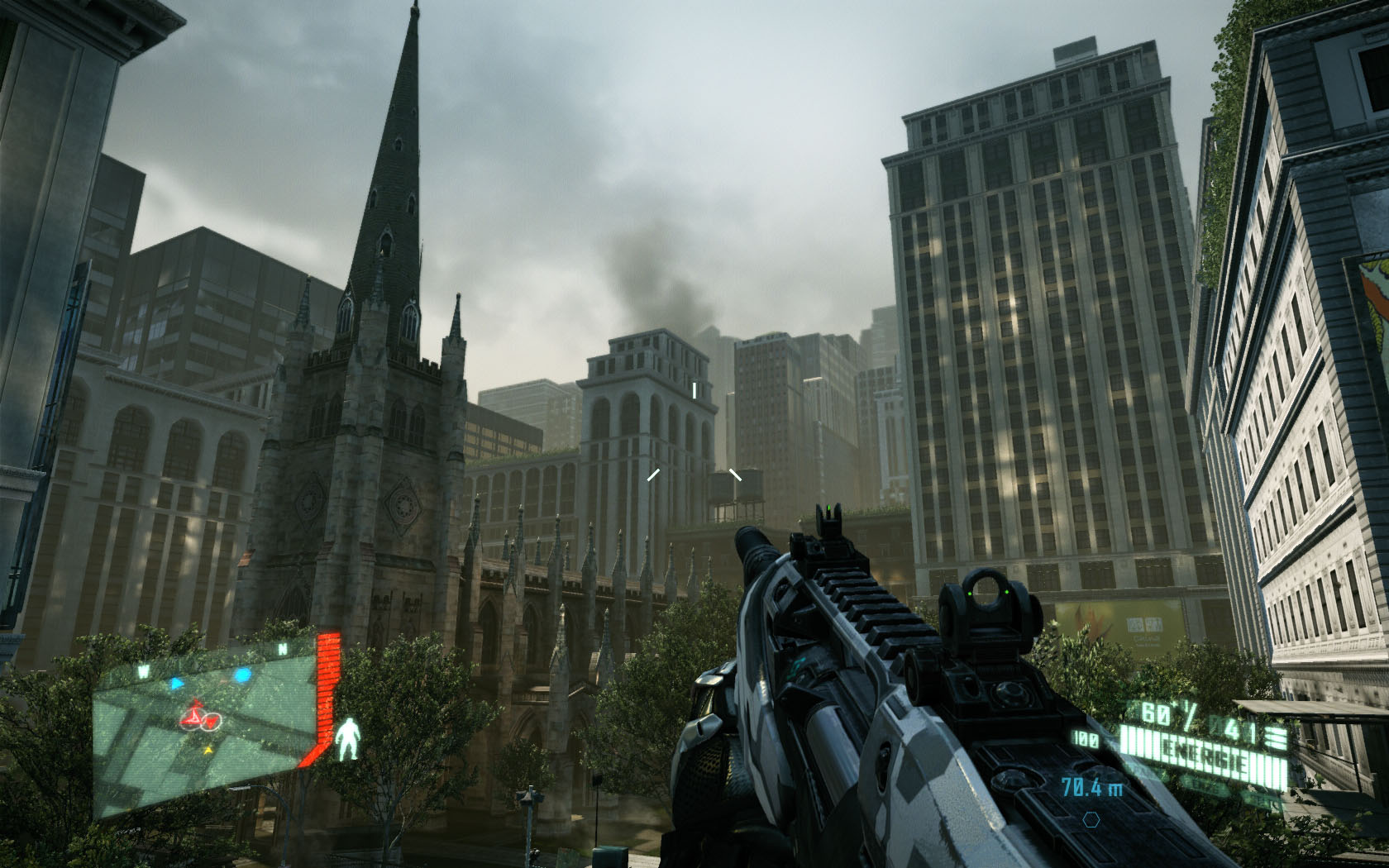Click the yellow objective triangle on the minimap
This screenshot has width=1389, height=868.
pos(208,751)
